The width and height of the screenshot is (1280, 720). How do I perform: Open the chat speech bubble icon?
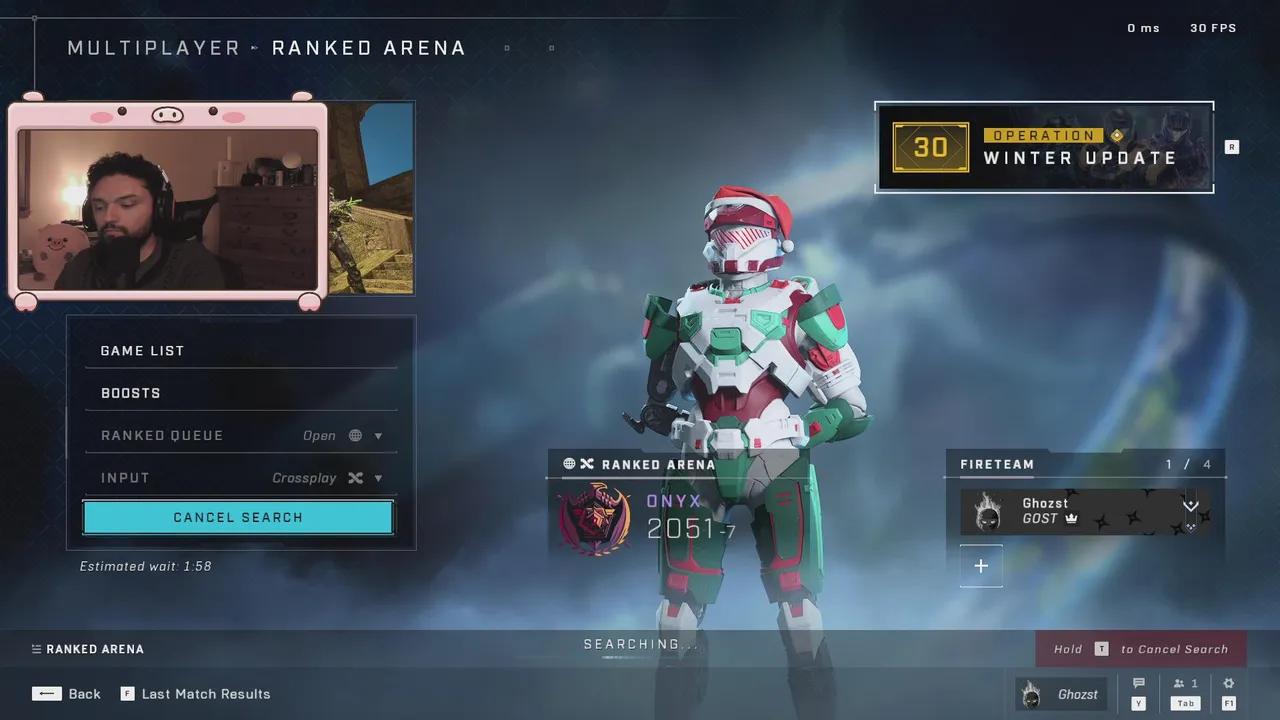pyautogui.click(x=1138, y=684)
